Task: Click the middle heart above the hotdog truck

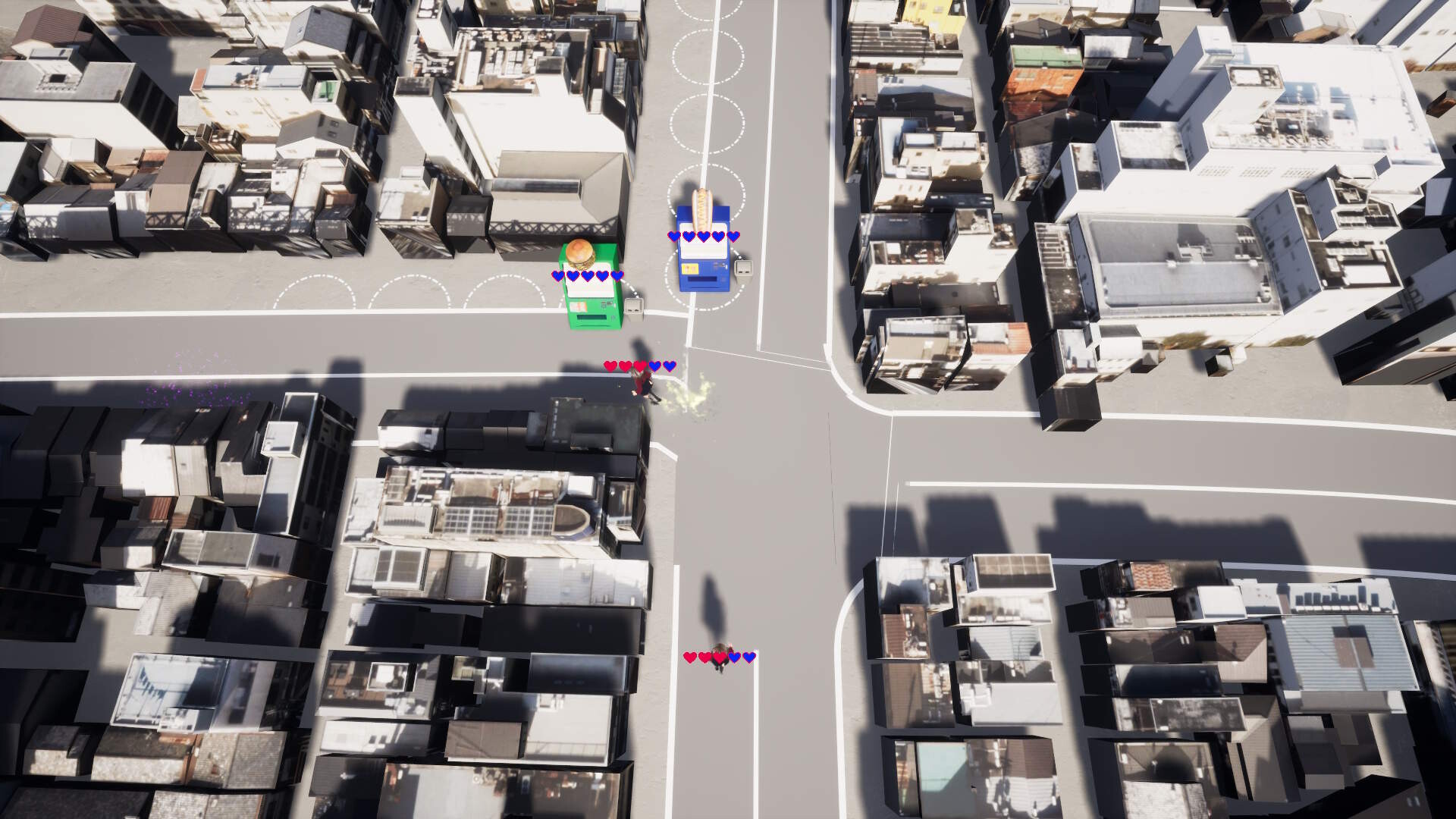Action: point(704,236)
